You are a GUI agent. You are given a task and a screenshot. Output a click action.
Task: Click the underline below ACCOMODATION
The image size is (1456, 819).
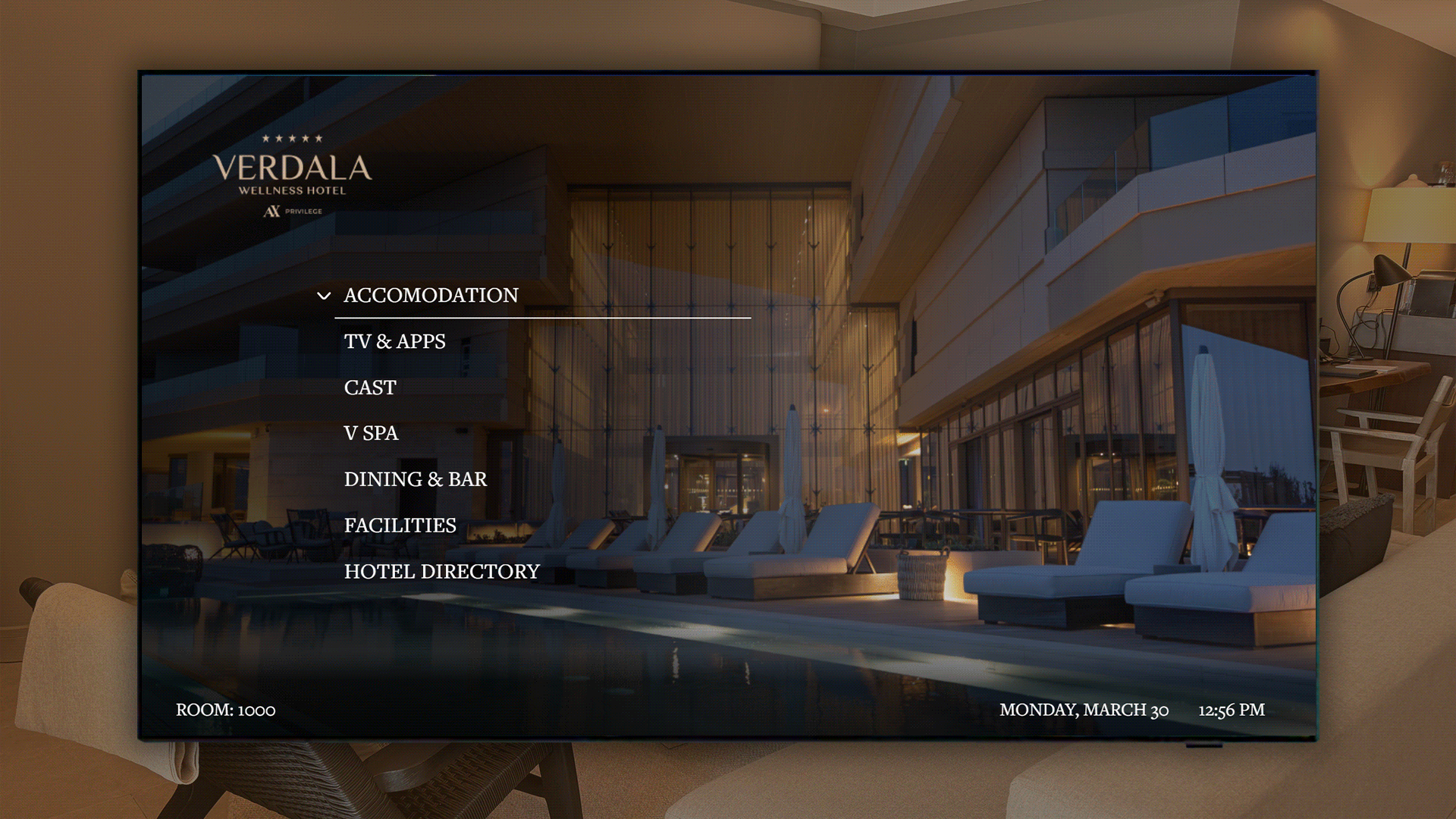coord(542,318)
